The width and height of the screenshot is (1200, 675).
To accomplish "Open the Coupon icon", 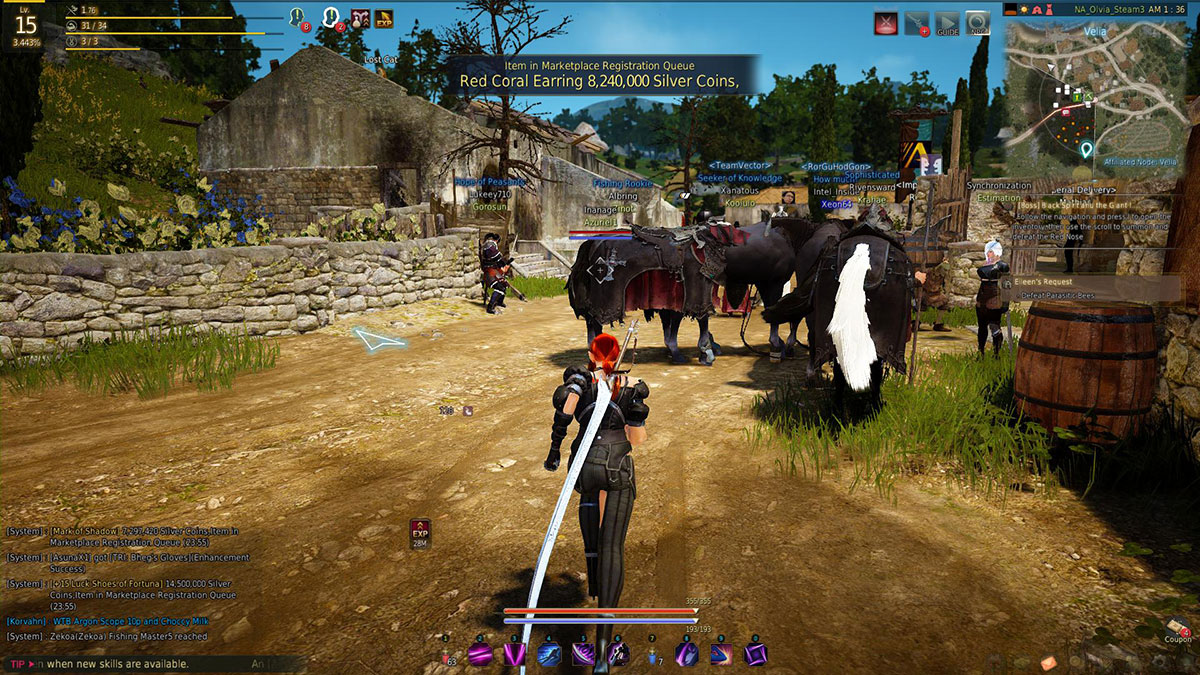I will point(1178,633).
